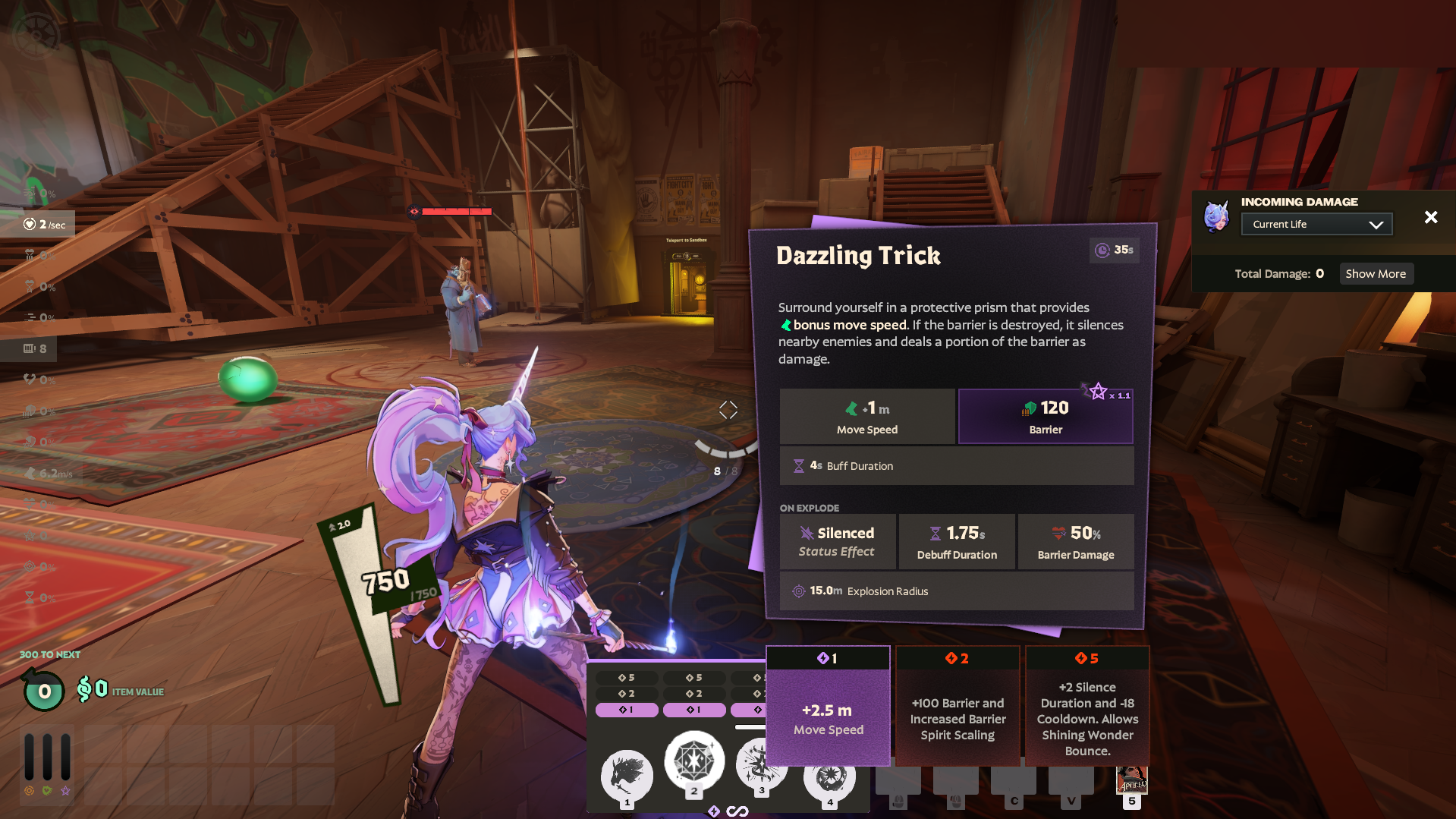Image resolution: width=1456 pixels, height=819 pixels.
Task: Open the Current Life dropdown
Action: (1316, 223)
